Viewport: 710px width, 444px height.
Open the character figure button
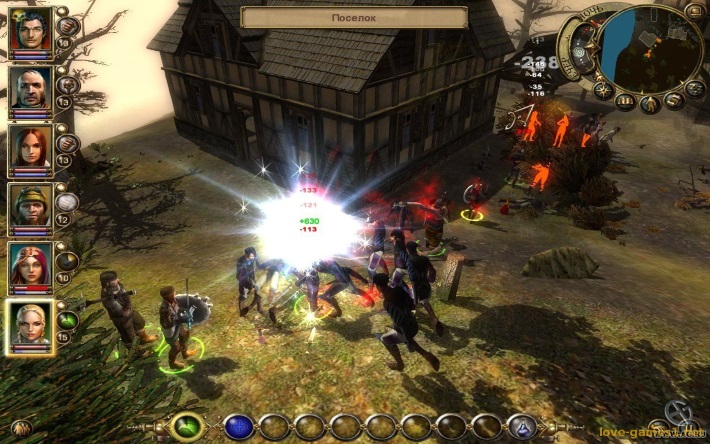click(x=650, y=104)
